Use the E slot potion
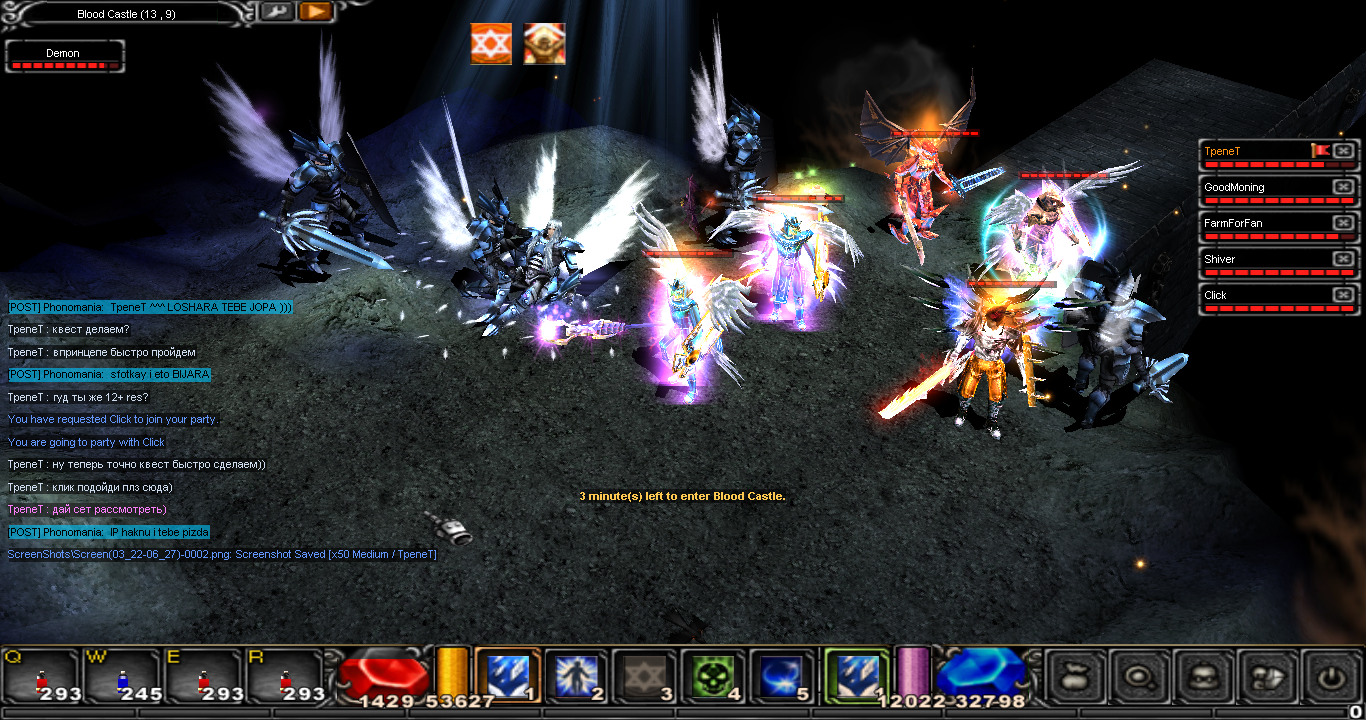Image resolution: width=1366 pixels, height=720 pixels. pyautogui.click(x=204, y=677)
